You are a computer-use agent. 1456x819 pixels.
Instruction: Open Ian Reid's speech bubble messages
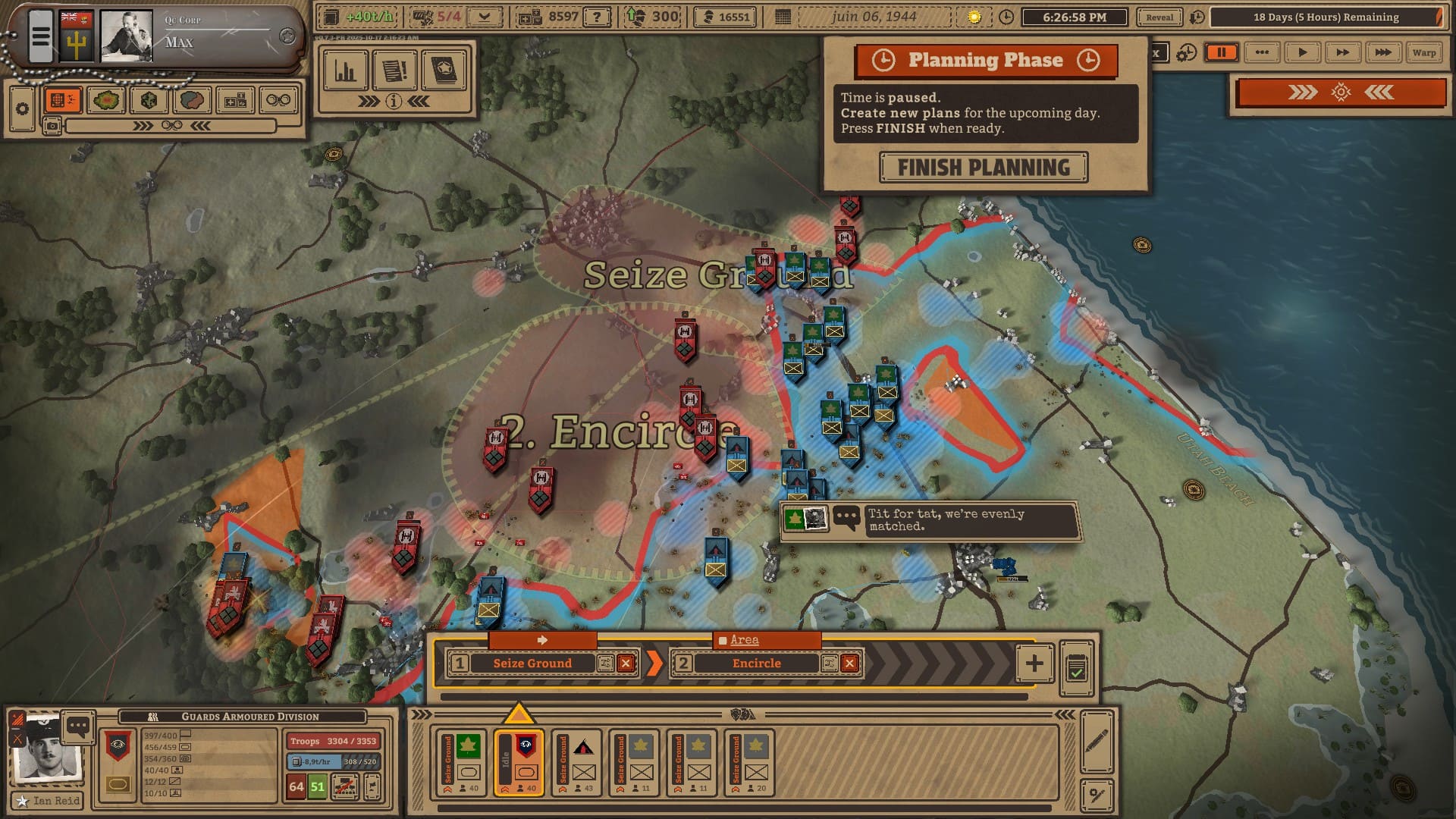78,726
